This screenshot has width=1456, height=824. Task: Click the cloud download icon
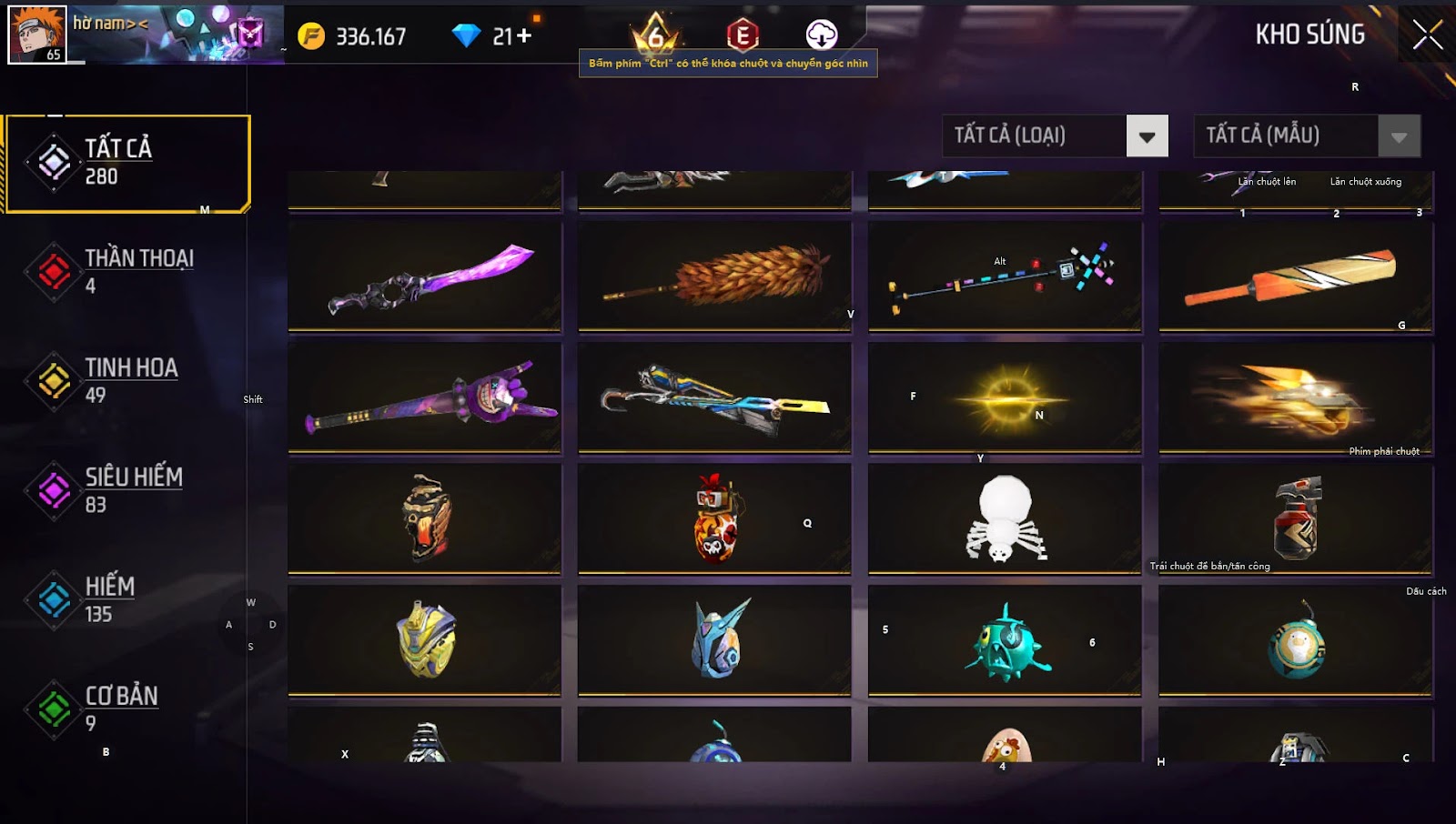(x=821, y=35)
